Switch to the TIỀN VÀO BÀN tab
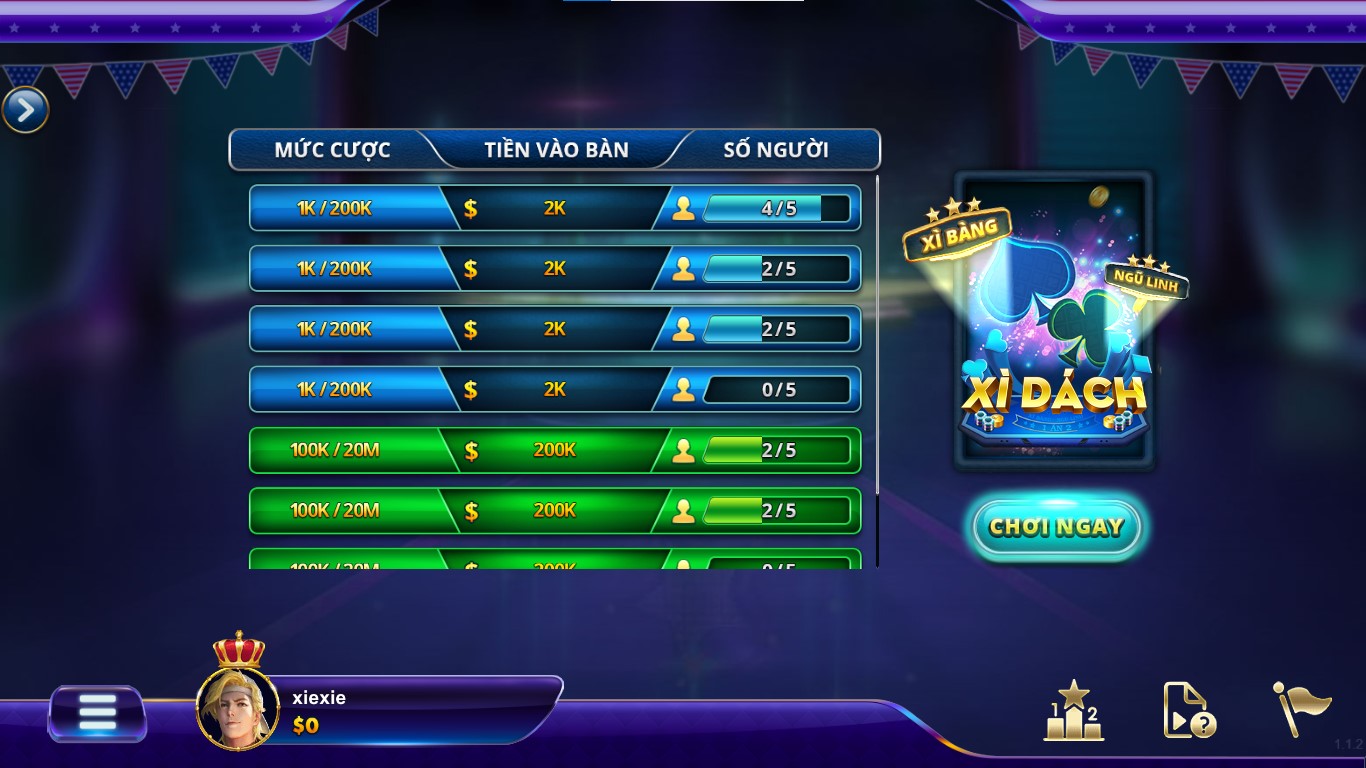Image resolution: width=1366 pixels, height=768 pixels. [559, 149]
